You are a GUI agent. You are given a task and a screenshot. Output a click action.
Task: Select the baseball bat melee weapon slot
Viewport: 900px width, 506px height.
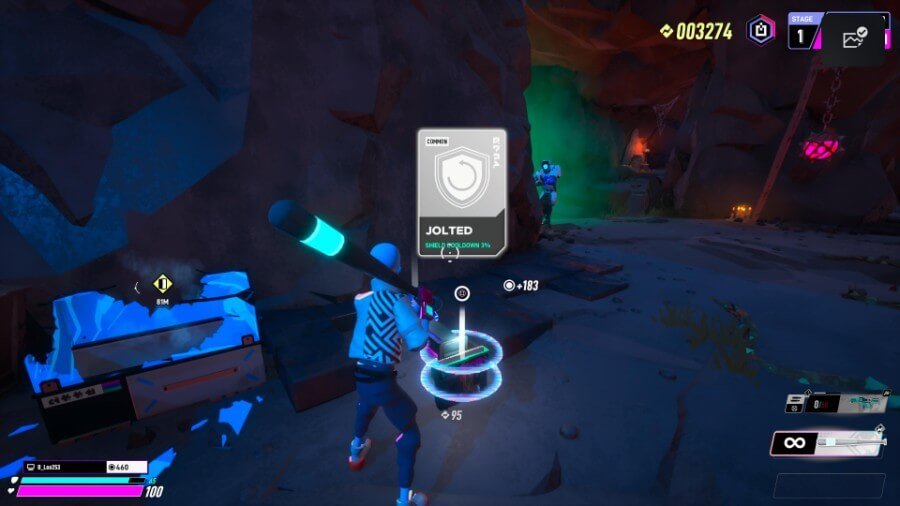(827, 443)
